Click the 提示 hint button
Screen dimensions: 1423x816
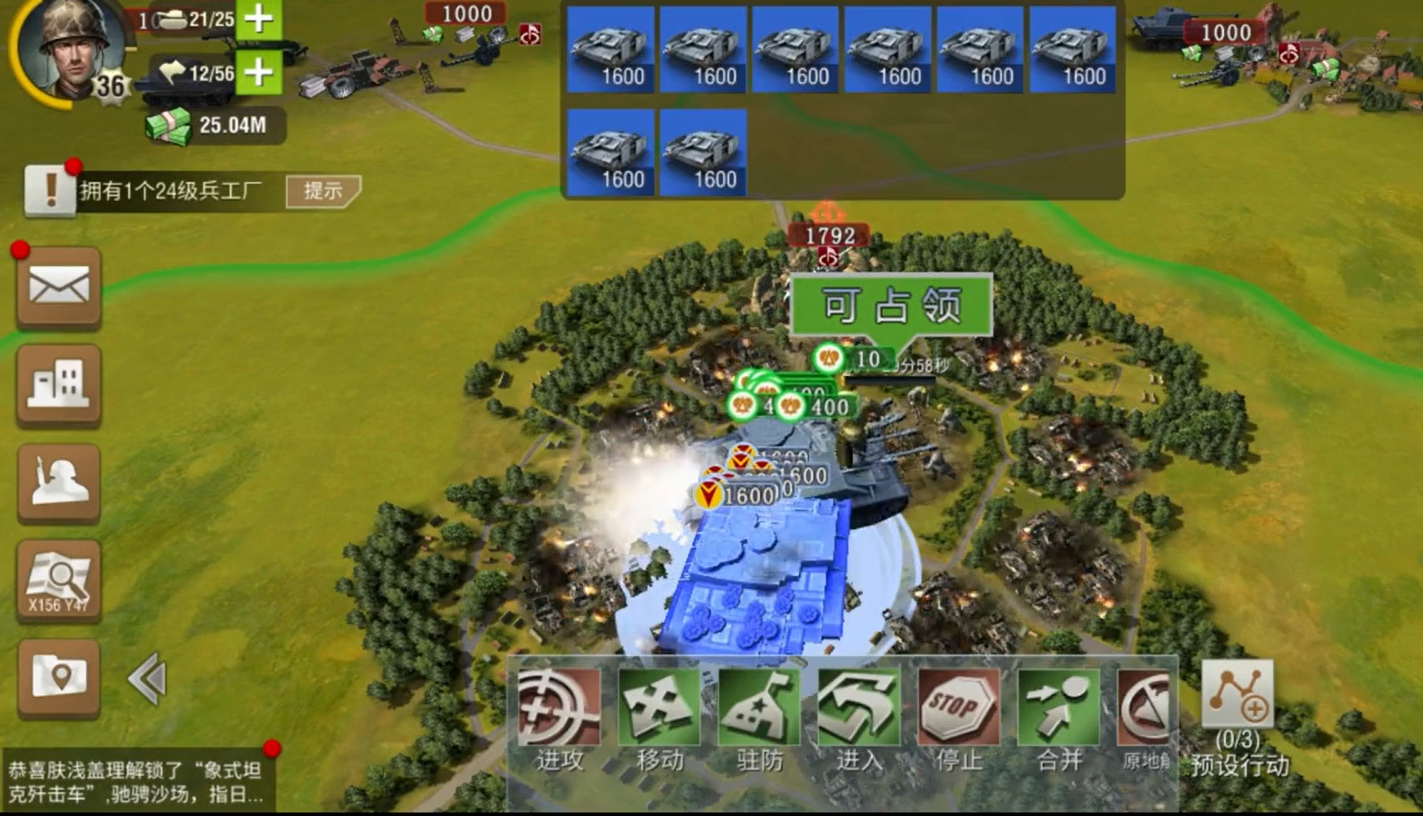tap(322, 191)
